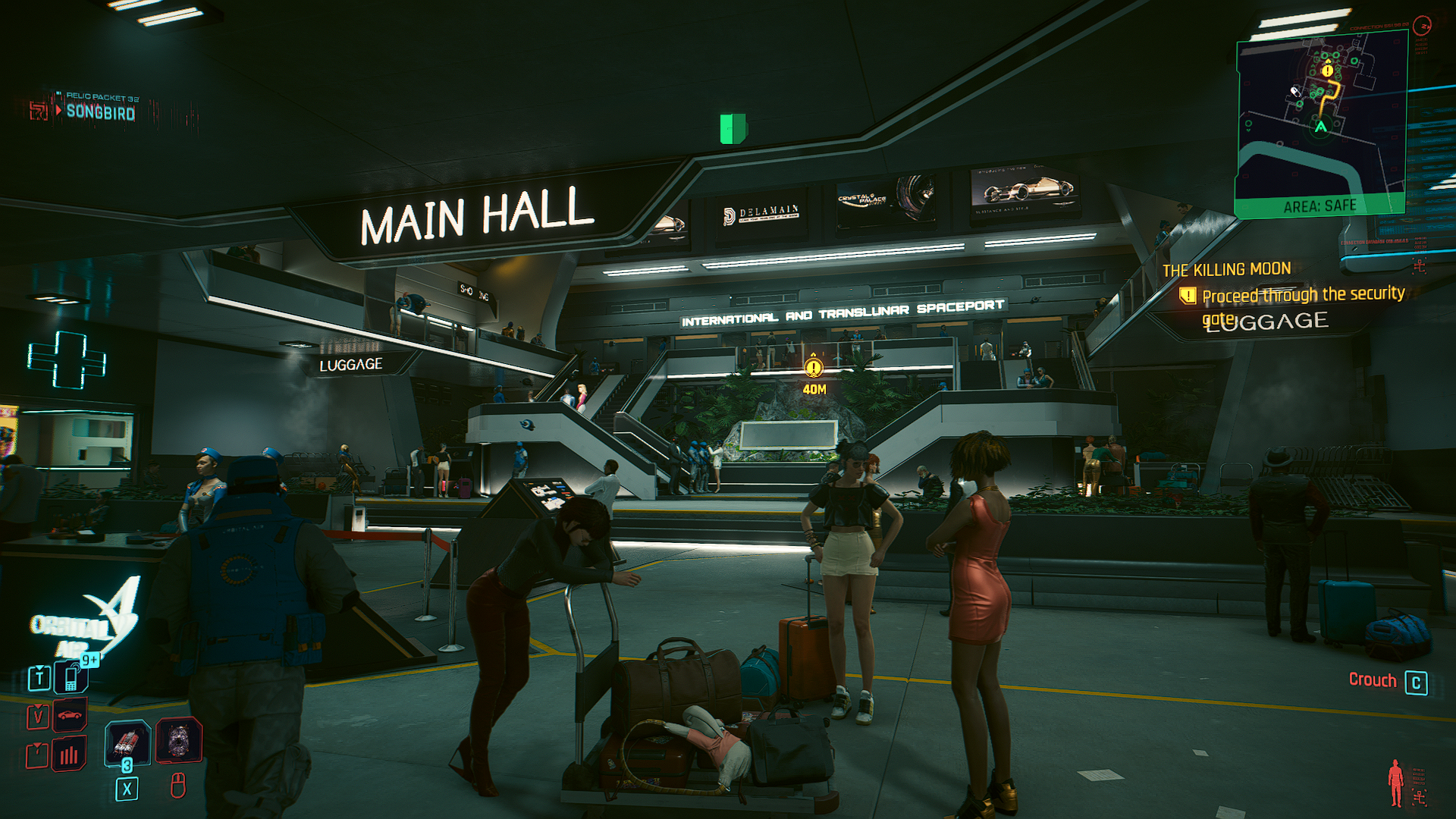Click the 40M objective waypoint marker
Viewport: 1456px width, 819px height.
coord(814,369)
